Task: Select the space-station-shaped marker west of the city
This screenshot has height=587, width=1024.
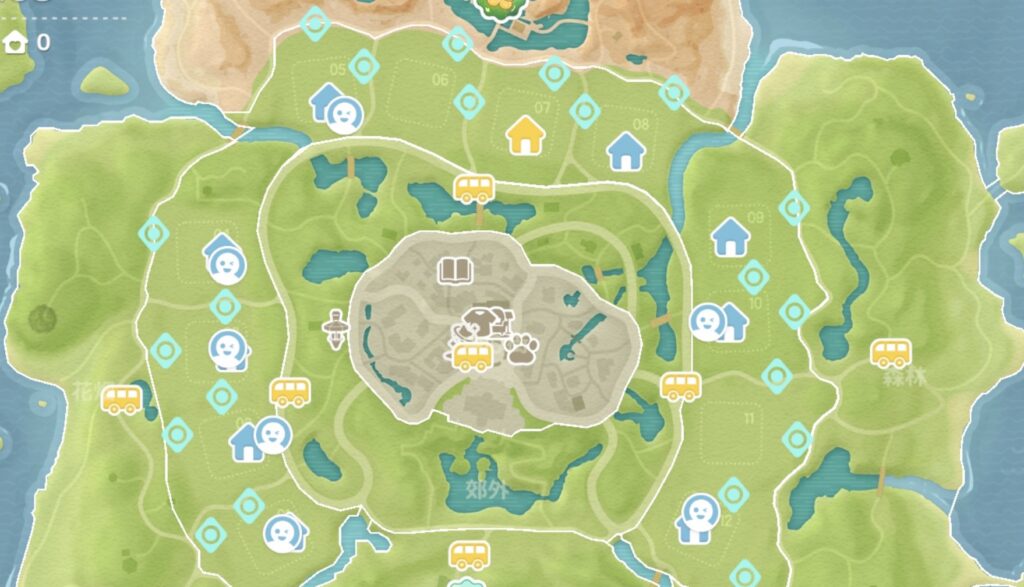Action: tap(336, 328)
